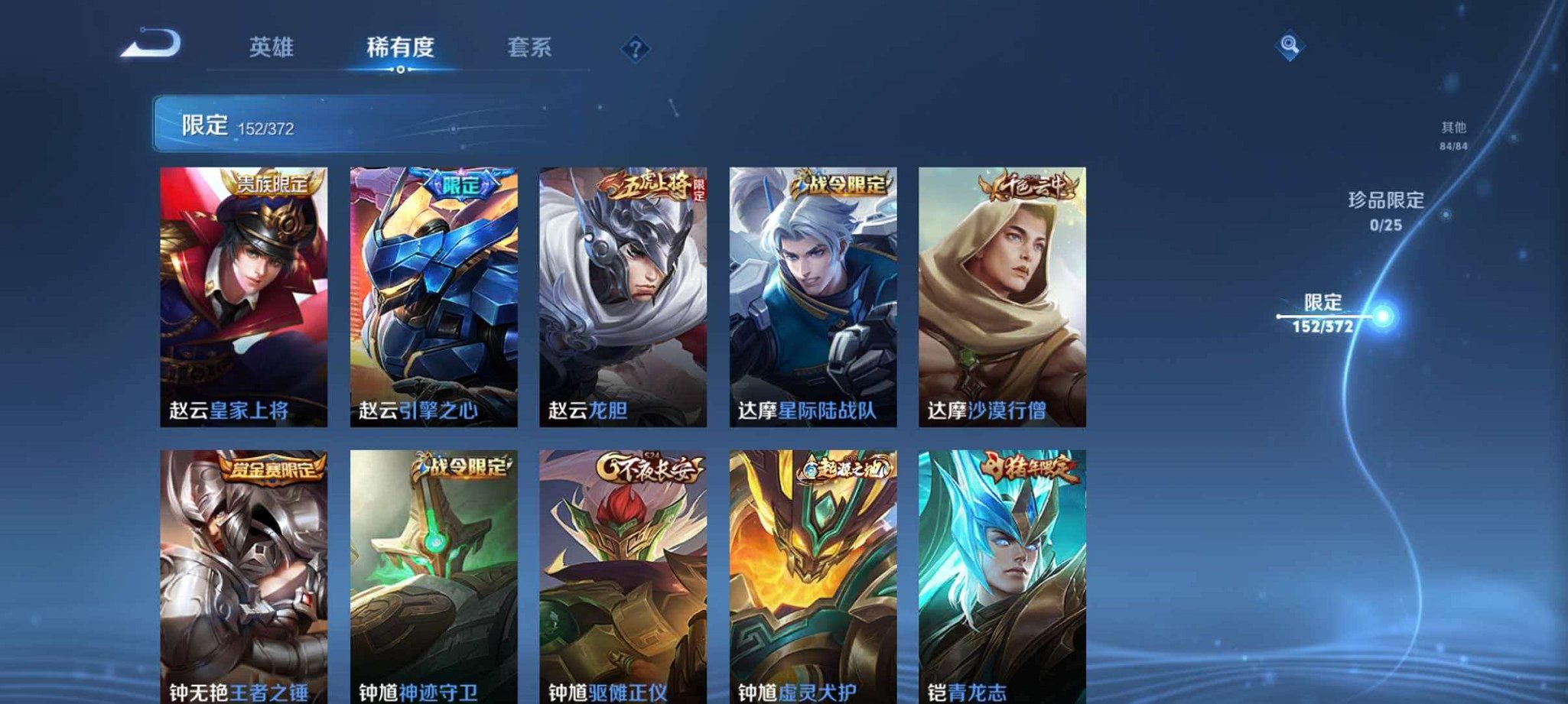
Task: Switch to the 套系 tab
Action: click(x=530, y=47)
